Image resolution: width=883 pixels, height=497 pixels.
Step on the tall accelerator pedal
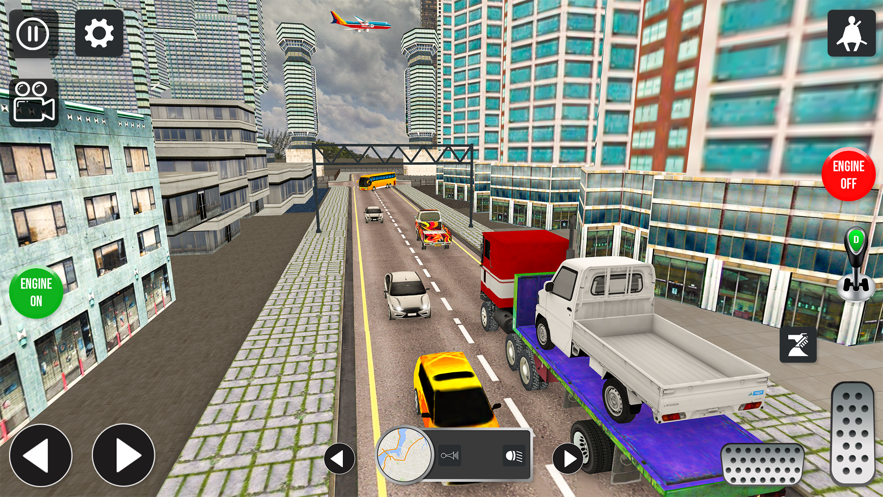point(853,433)
